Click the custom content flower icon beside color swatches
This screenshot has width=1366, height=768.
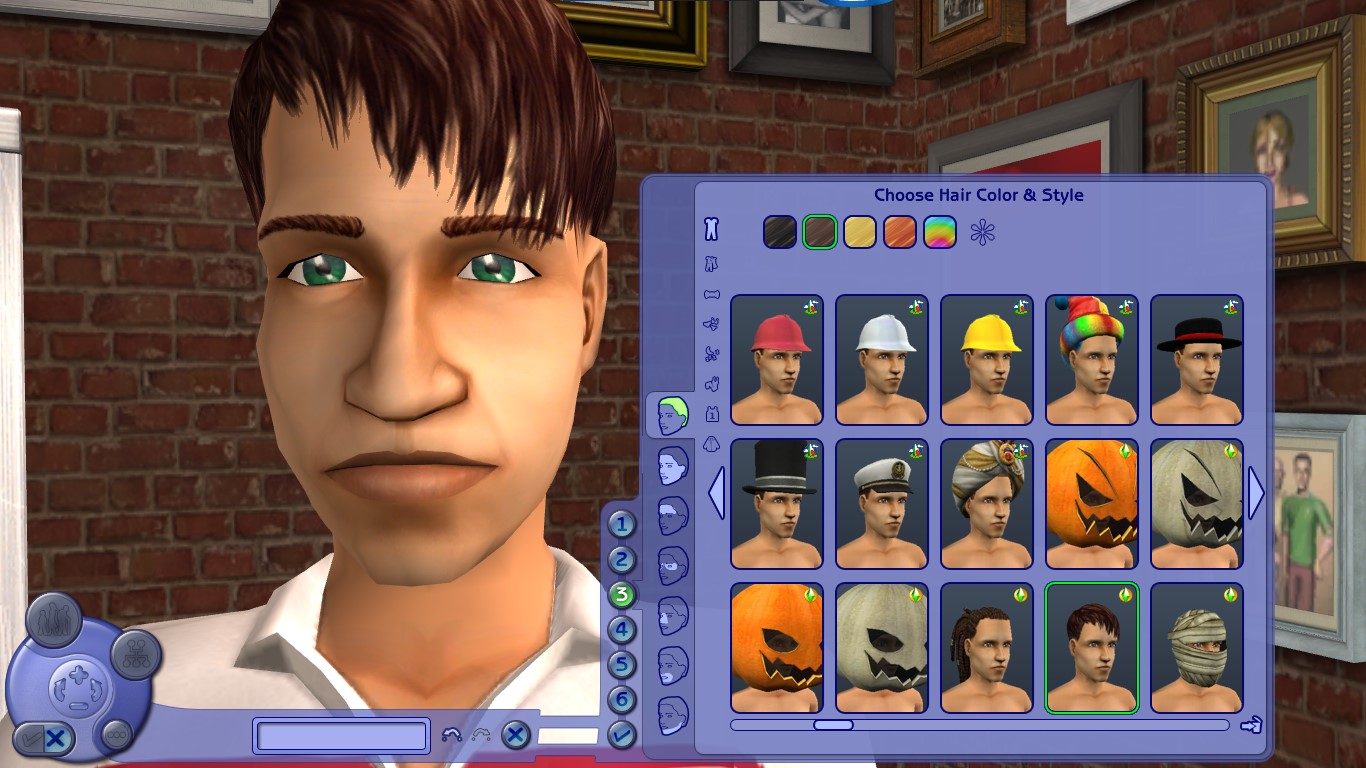982,233
